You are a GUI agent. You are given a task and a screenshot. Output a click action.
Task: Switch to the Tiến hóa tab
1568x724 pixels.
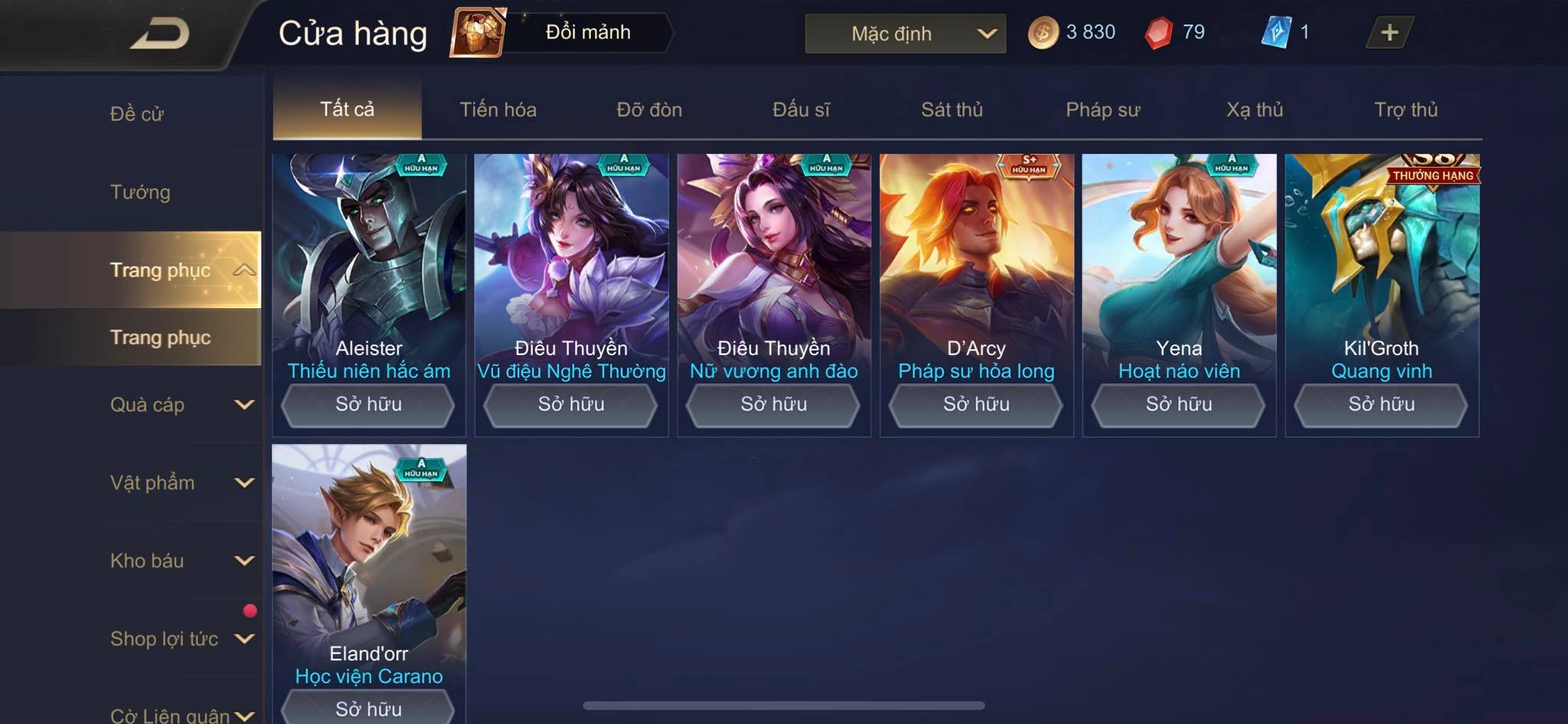(x=498, y=109)
